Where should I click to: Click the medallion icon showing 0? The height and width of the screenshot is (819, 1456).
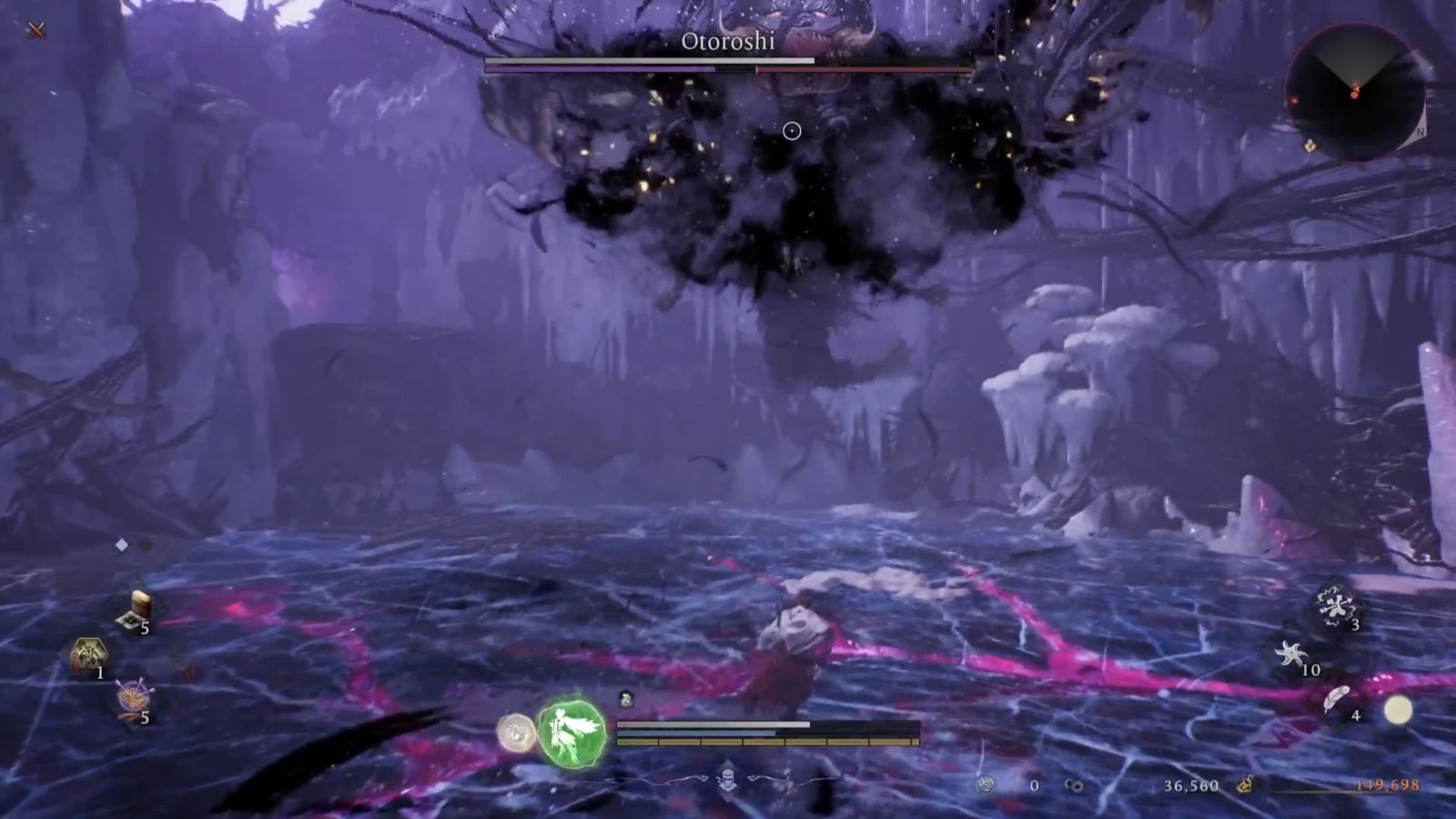[986, 784]
